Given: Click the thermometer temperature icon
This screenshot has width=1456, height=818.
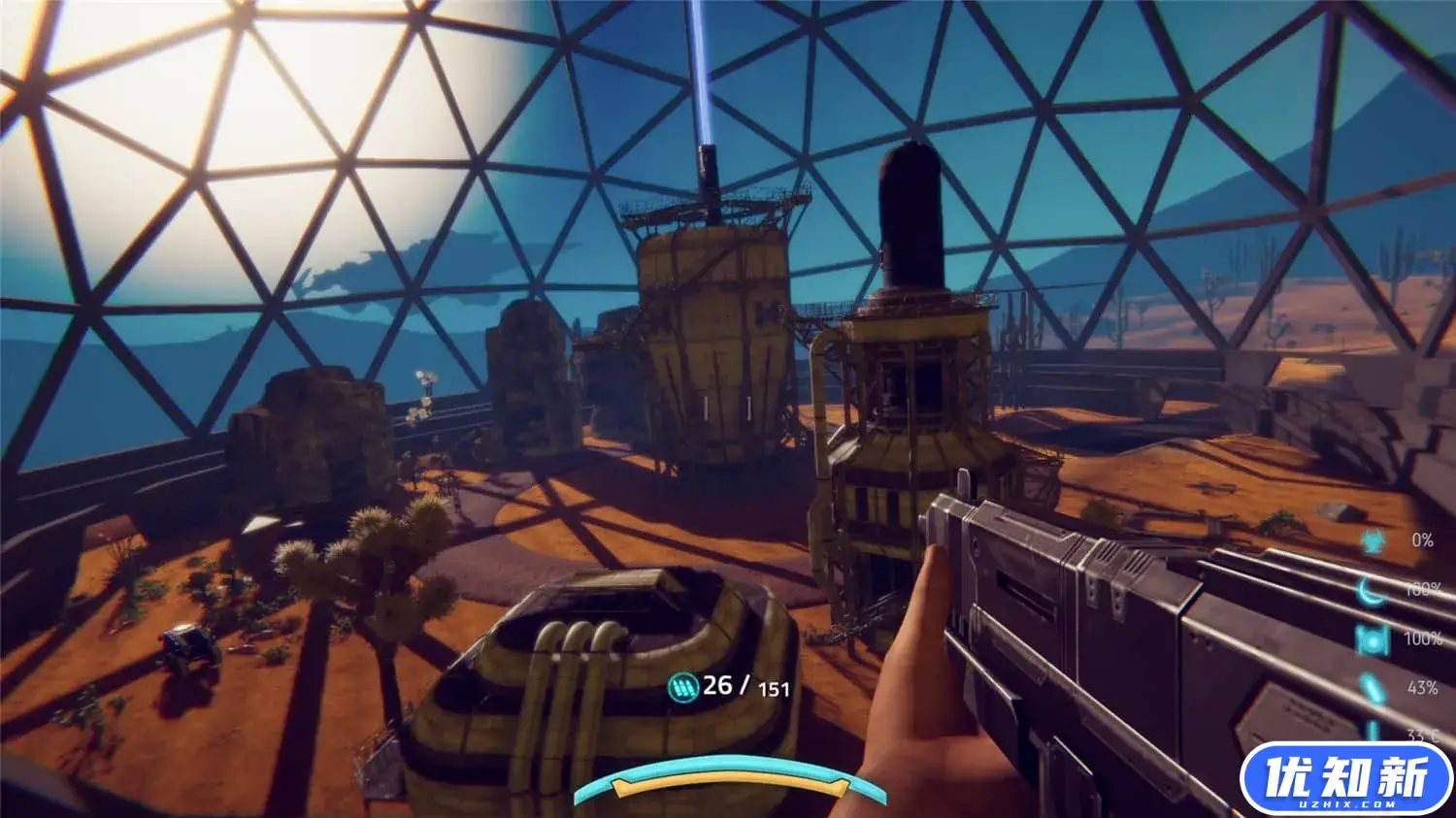Looking at the screenshot, I should tap(1373, 732).
